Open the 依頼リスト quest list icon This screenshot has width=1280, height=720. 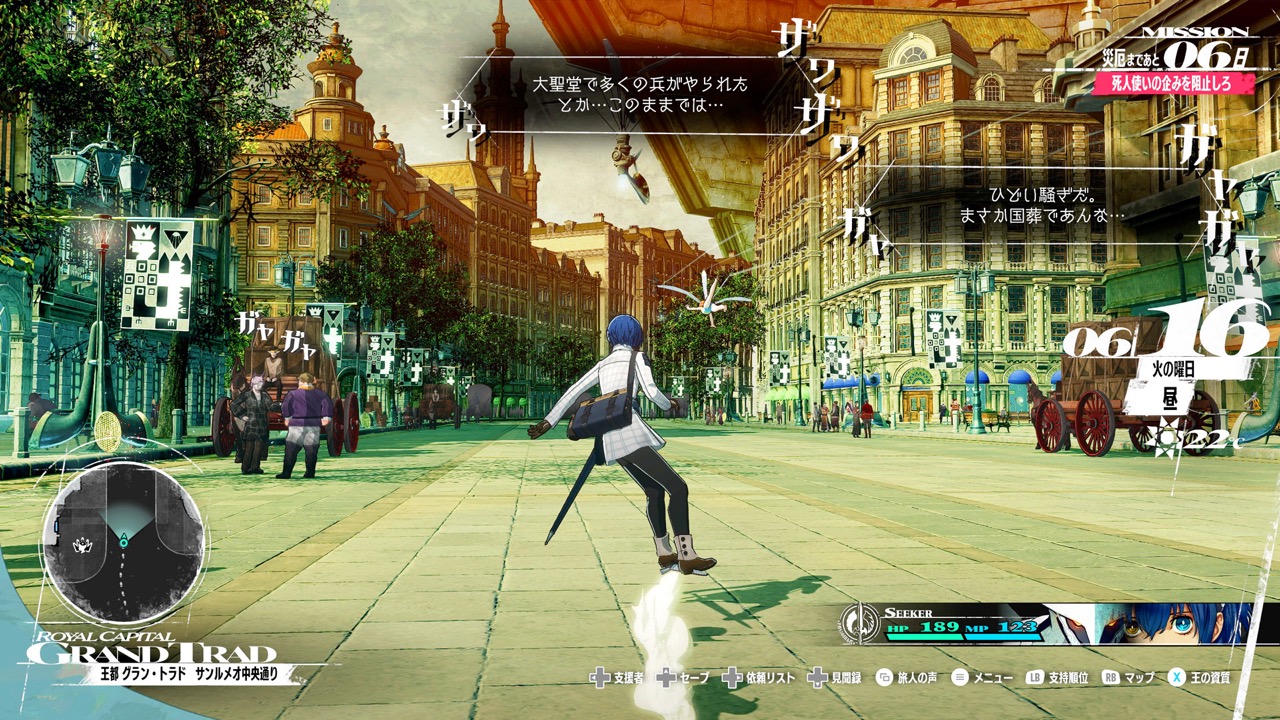click(x=733, y=678)
